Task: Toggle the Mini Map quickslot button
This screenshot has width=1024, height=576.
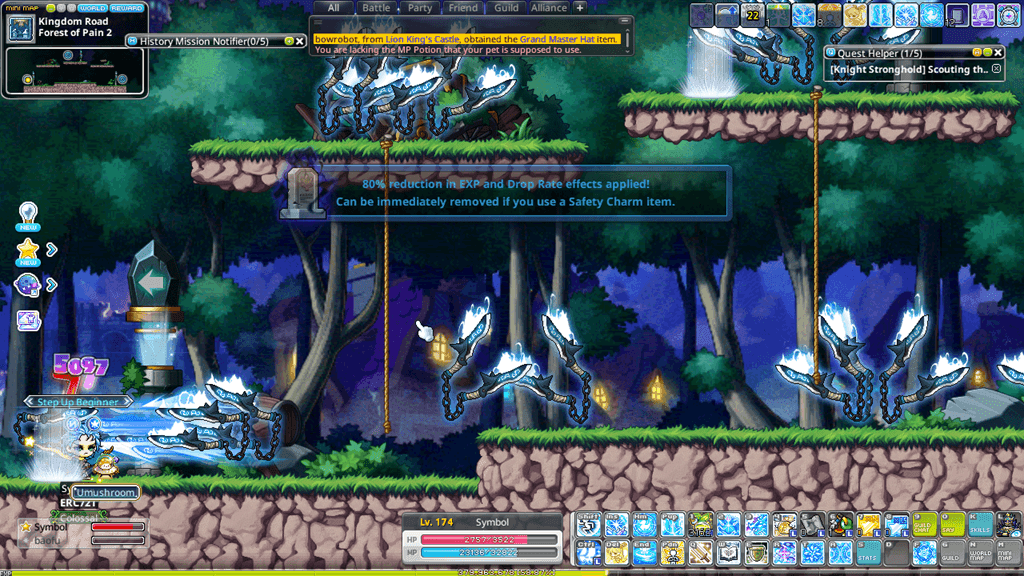Action: click(1009, 552)
